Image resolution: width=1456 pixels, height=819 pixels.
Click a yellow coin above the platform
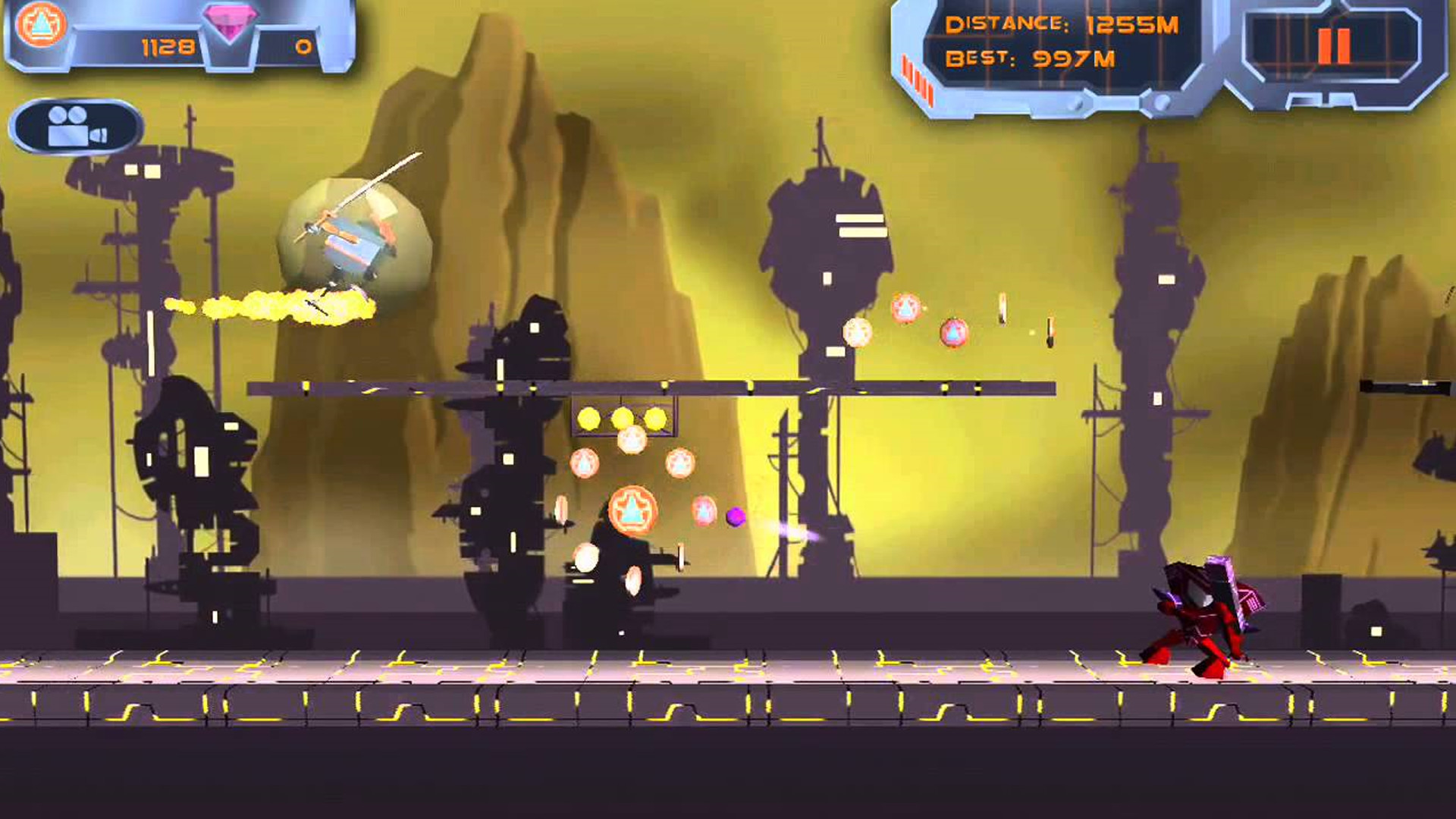pyautogui.click(x=588, y=416)
